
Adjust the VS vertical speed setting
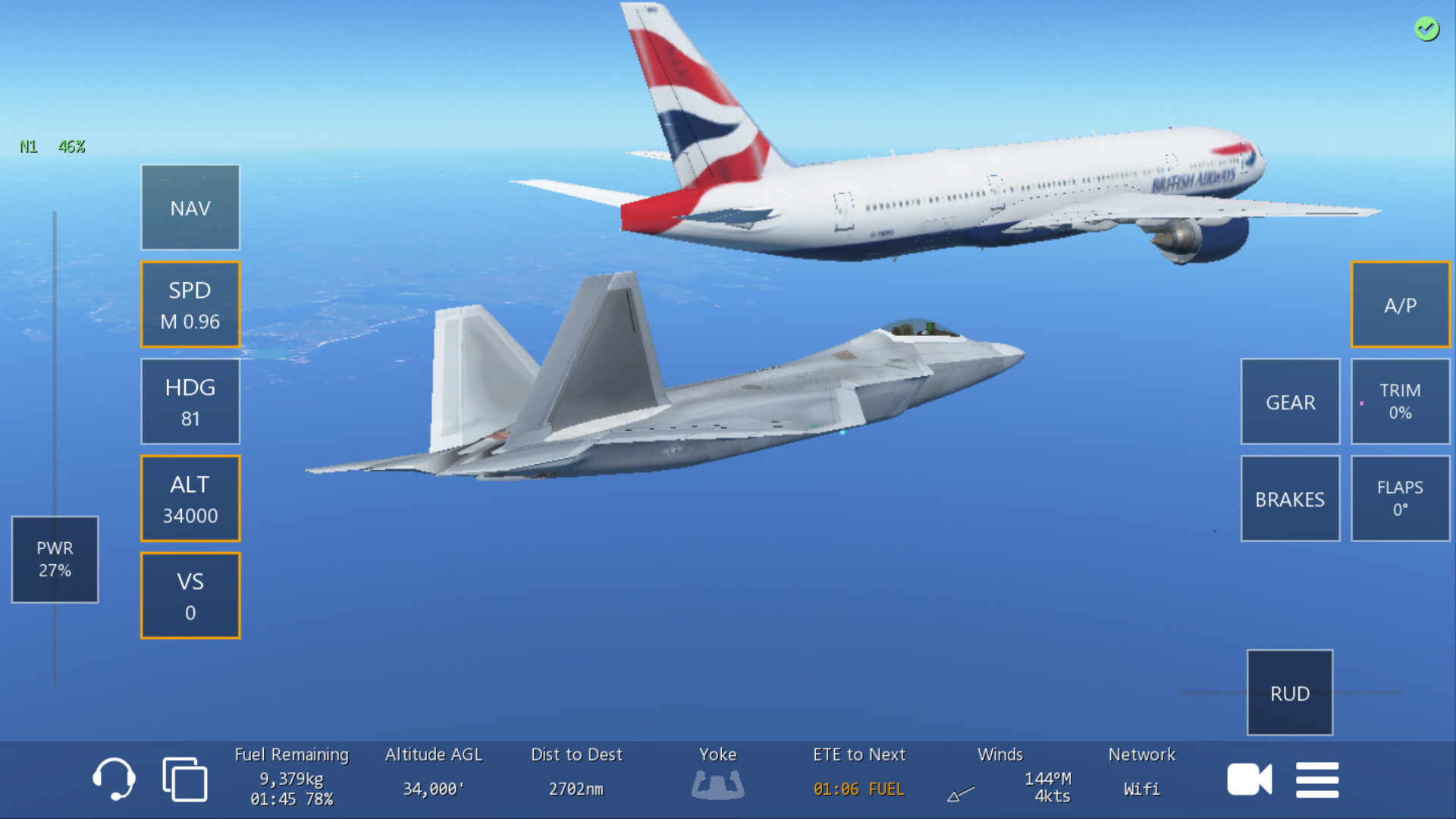pos(190,595)
